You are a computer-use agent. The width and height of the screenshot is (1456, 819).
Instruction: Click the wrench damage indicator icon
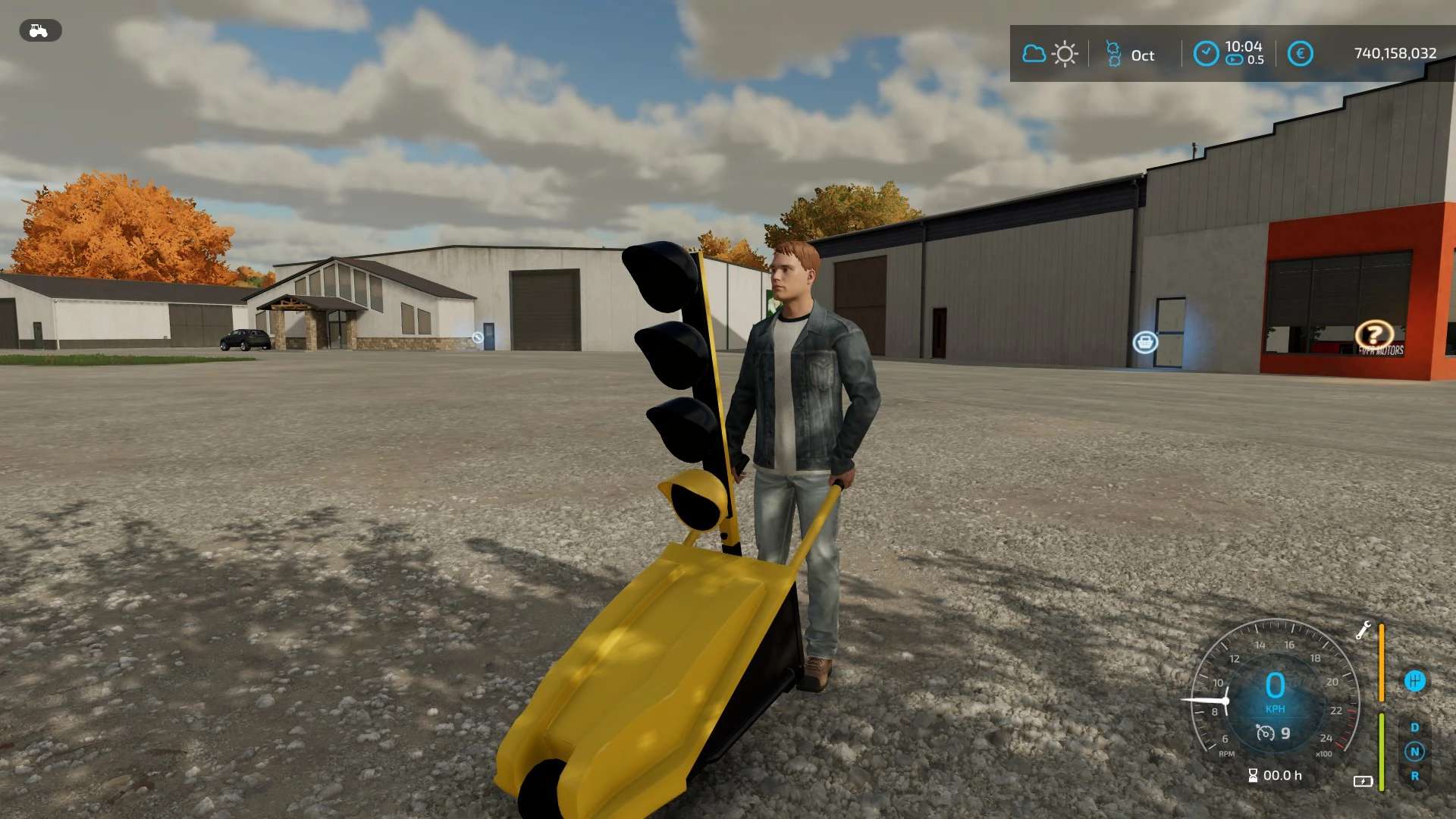(x=1363, y=630)
